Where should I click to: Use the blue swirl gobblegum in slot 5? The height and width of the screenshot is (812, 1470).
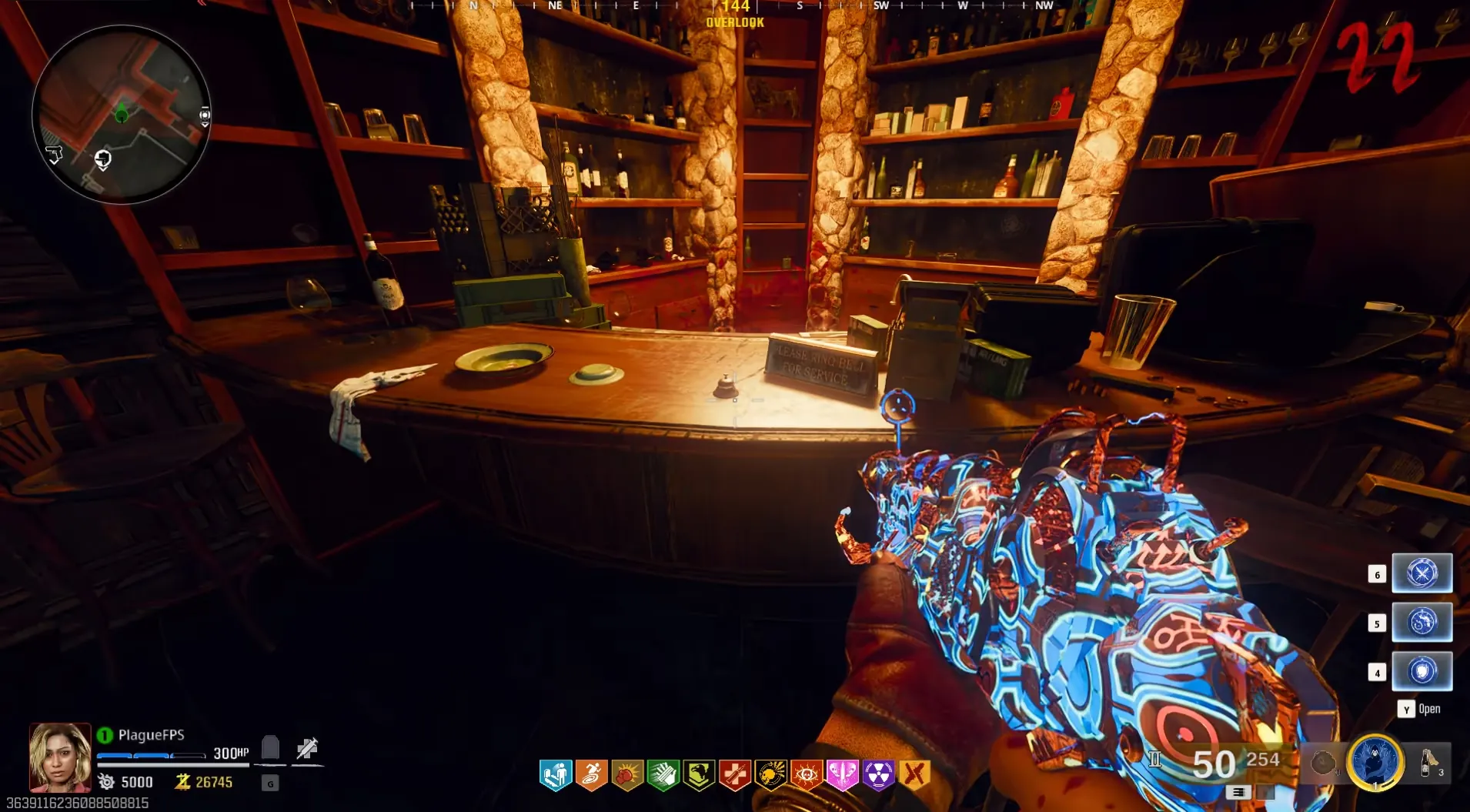1422,623
